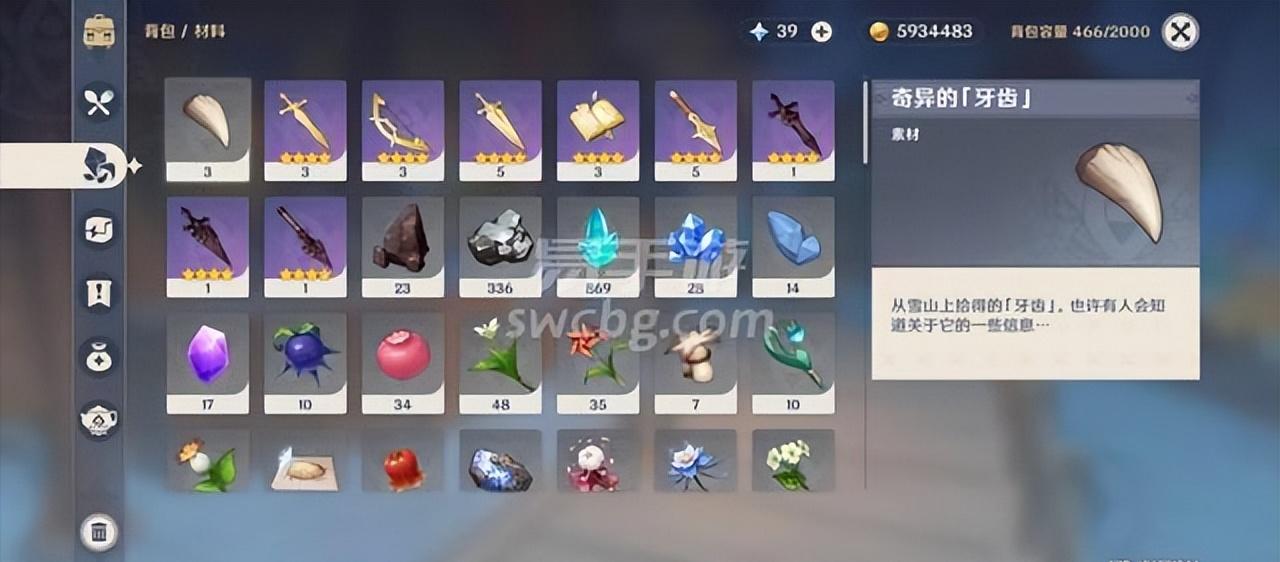The height and width of the screenshot is (562, 1280).
Task: Switch to the quest items exclamation tab
Action: pyautogui.click(x=98, y=293)
